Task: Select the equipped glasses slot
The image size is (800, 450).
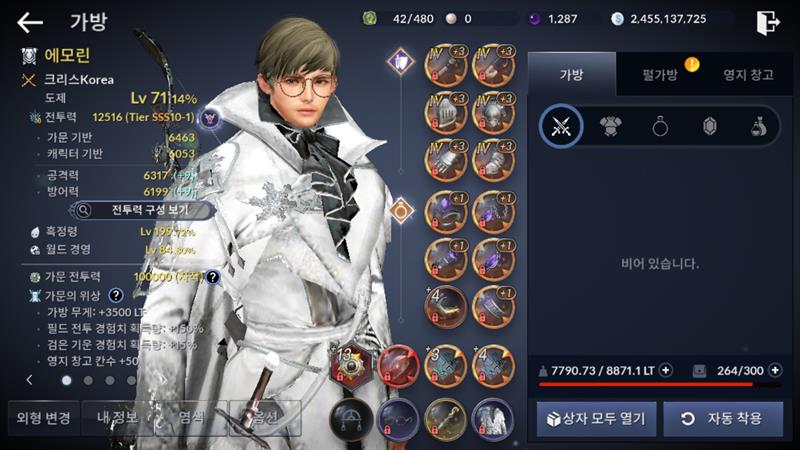Action: pyautogui.click(x=398, y=415)
